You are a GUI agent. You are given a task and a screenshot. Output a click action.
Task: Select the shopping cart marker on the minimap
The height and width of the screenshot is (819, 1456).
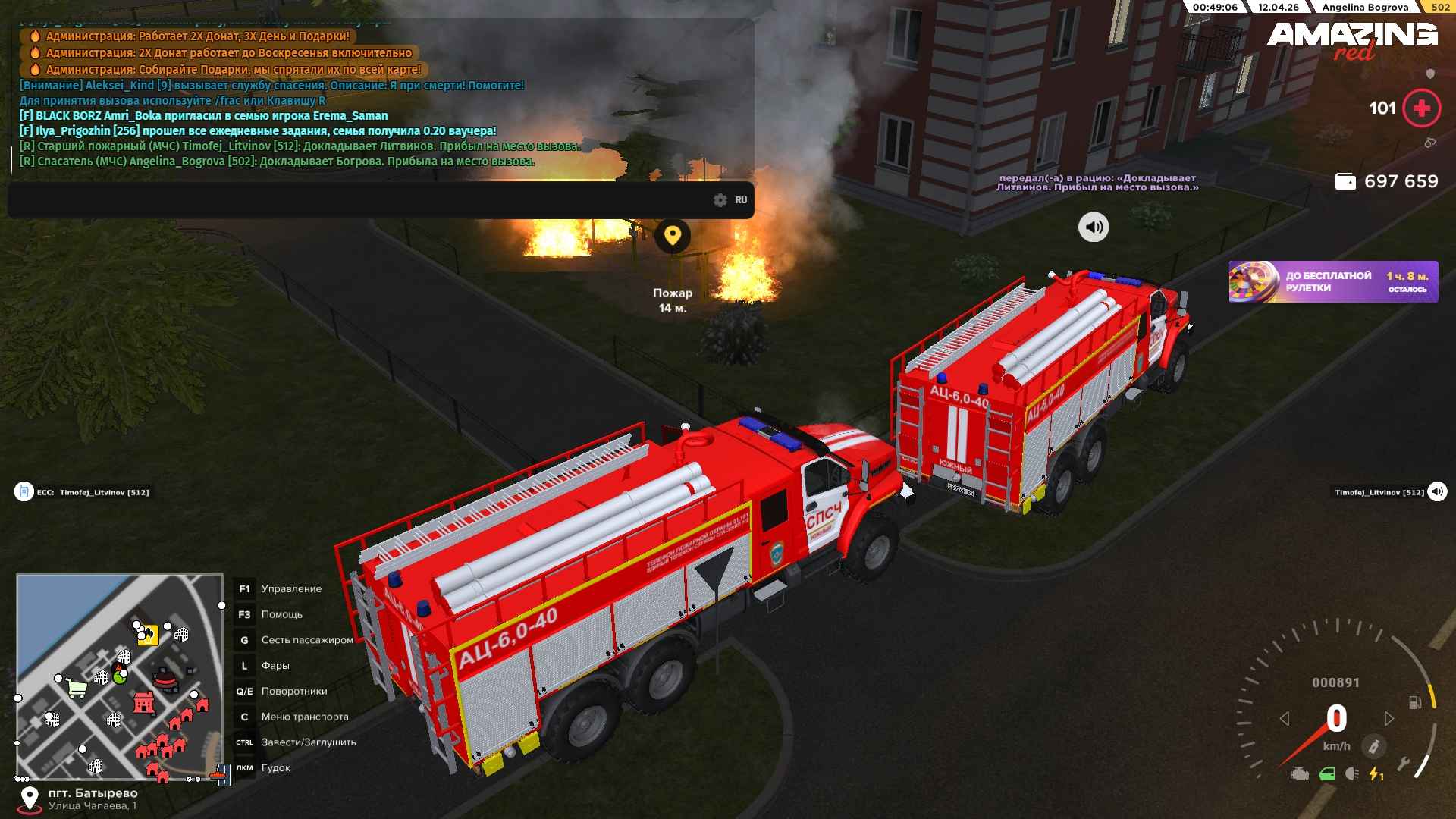point(77,688)
